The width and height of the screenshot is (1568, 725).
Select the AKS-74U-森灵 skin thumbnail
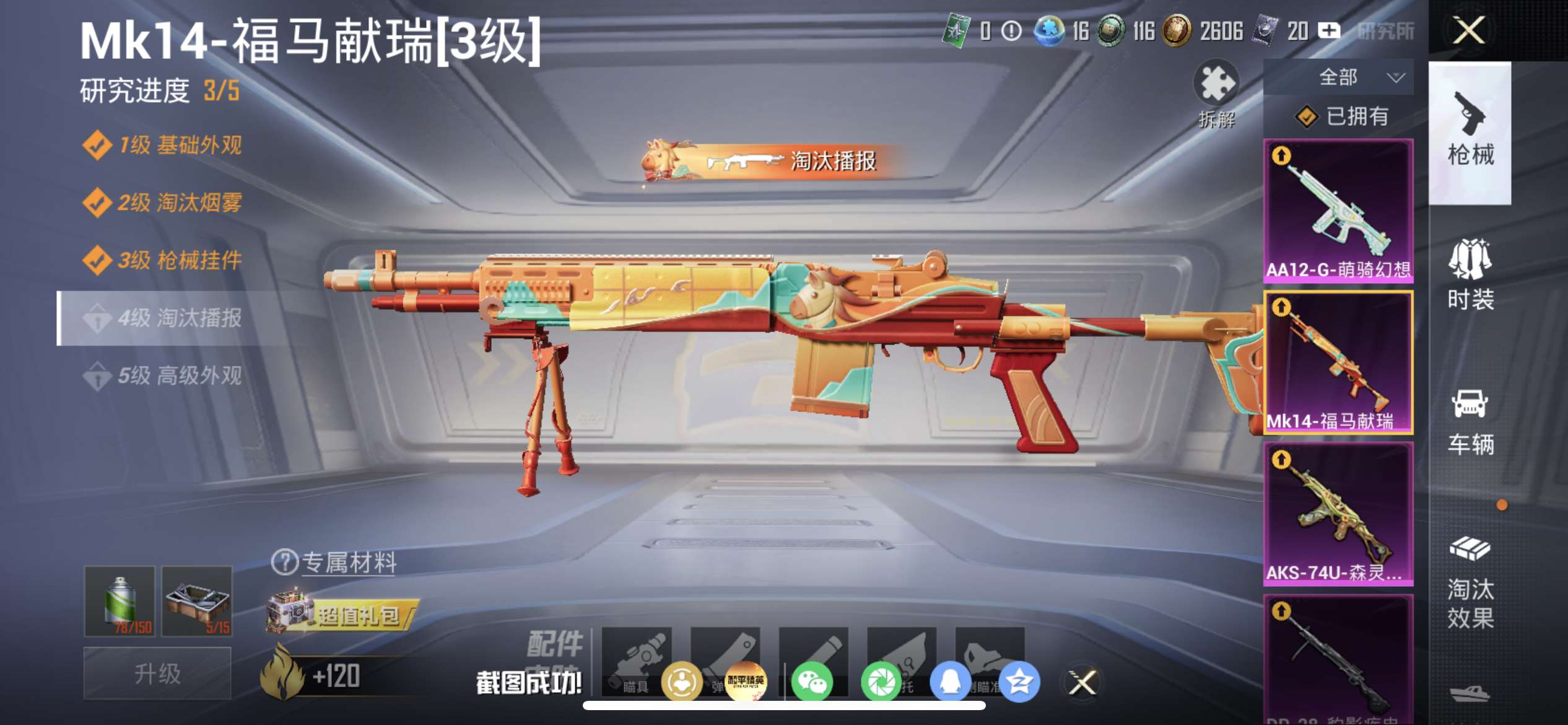coord(1338,514)
